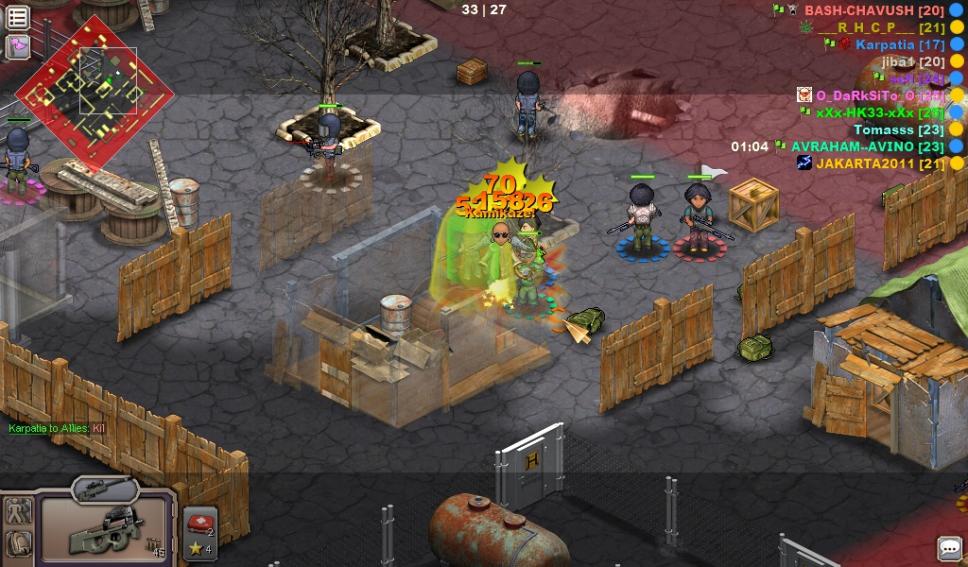968x567 pixels.
Task: Switch to the secondary sniper rifle
Action: 104,488
